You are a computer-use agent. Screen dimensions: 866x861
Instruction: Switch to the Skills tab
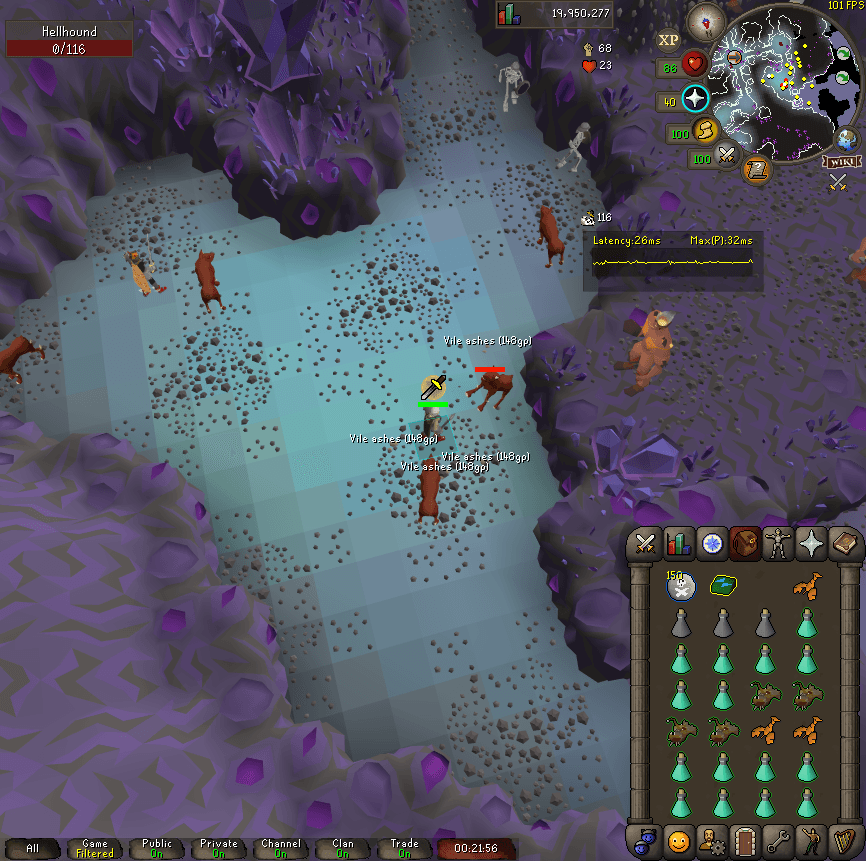tap(679, 543)
